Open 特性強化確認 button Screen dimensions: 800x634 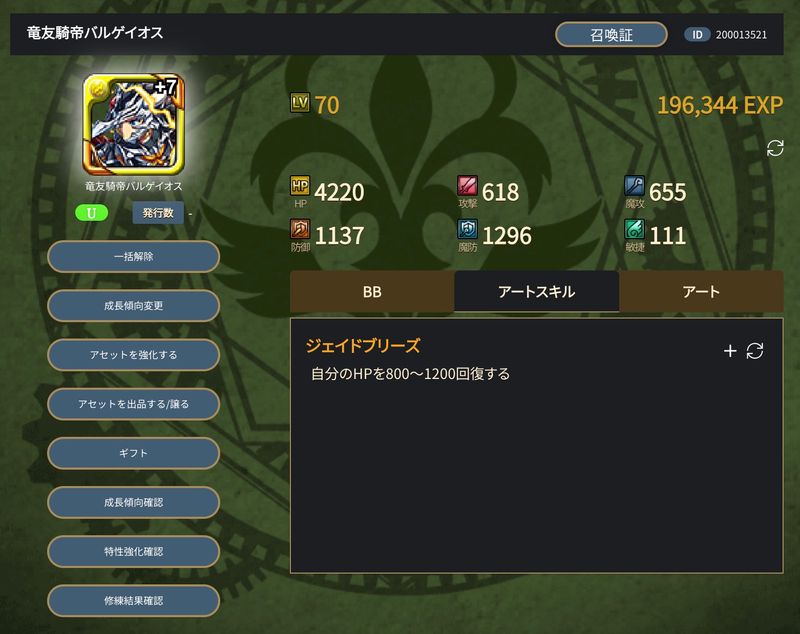click(x=133, y=551)
